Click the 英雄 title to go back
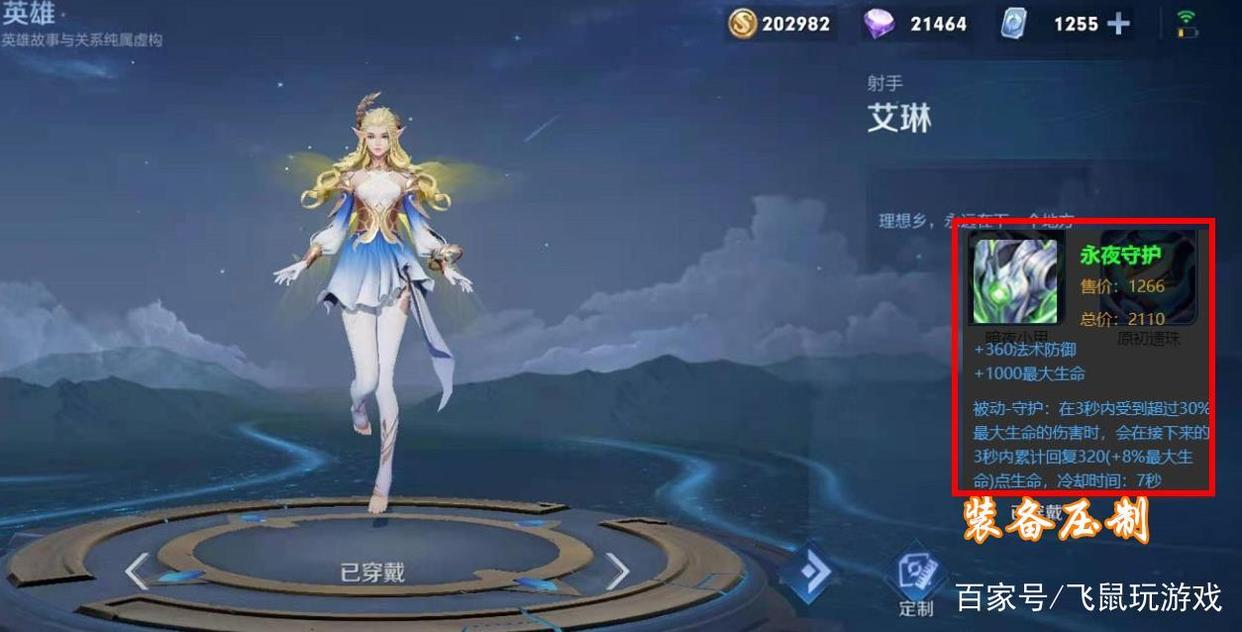The width and height of the screenshot is (1242, 632). 28,14
